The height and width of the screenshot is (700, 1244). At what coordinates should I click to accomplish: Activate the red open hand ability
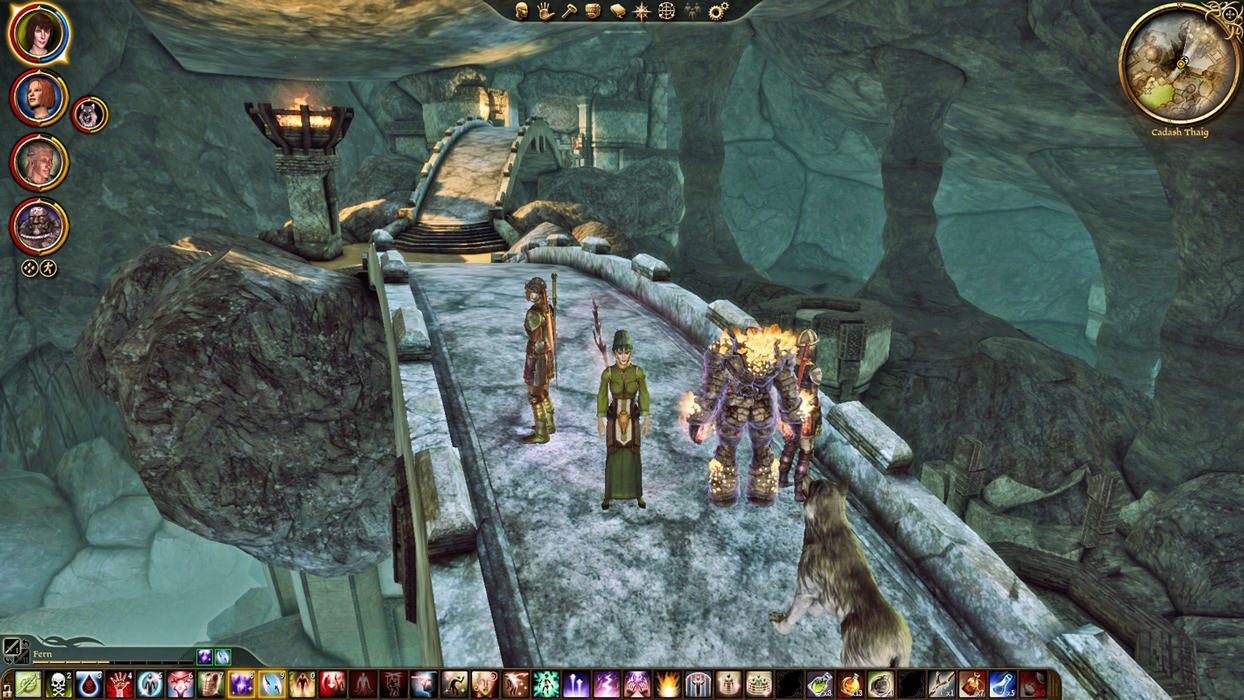(x=120, y=685)
